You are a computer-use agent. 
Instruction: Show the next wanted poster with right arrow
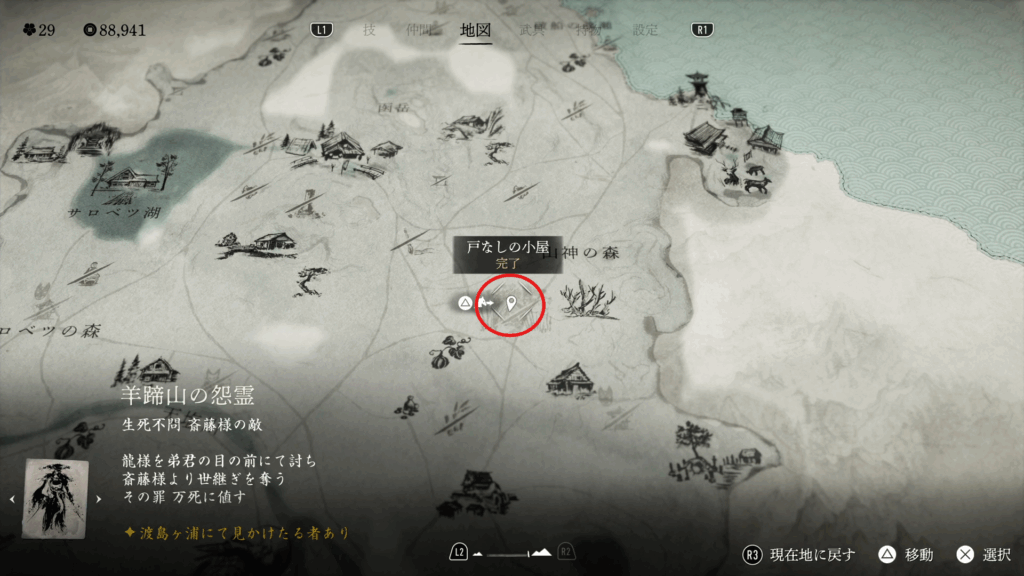click(98, 498)
